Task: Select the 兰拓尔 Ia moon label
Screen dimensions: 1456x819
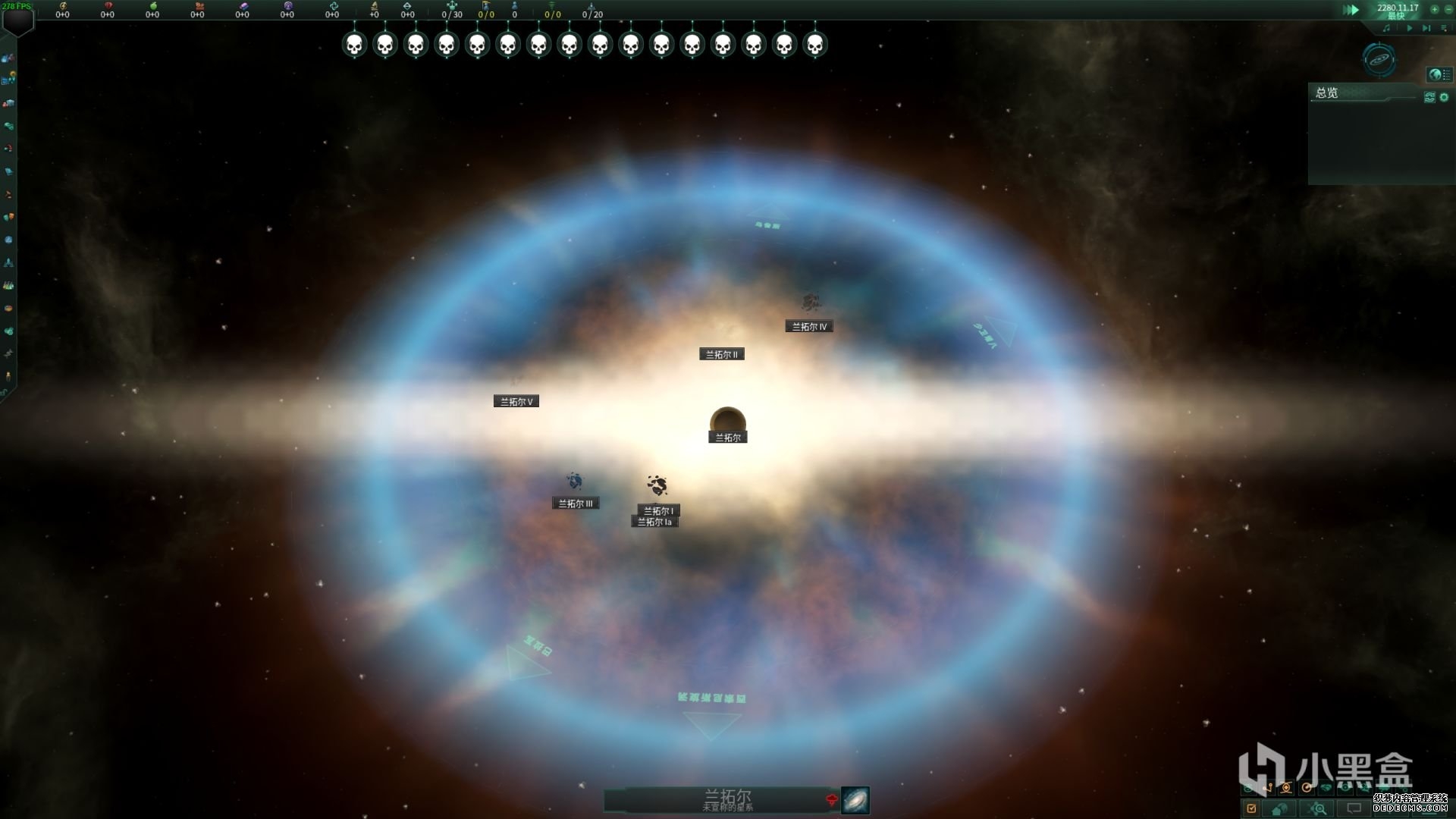Action: pos(654,522)
